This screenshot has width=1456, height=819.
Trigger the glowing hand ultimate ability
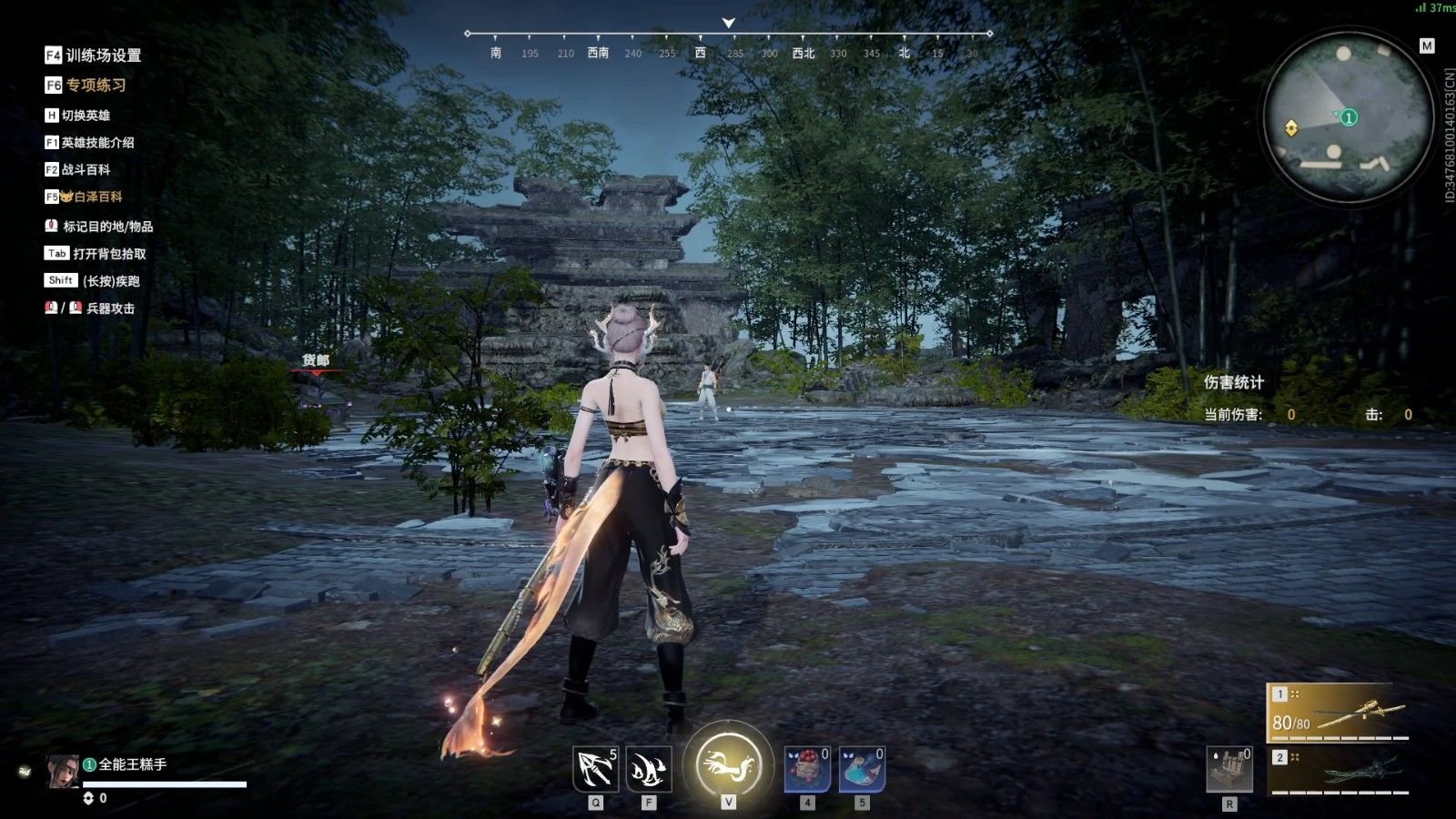(x=728, y=764)
